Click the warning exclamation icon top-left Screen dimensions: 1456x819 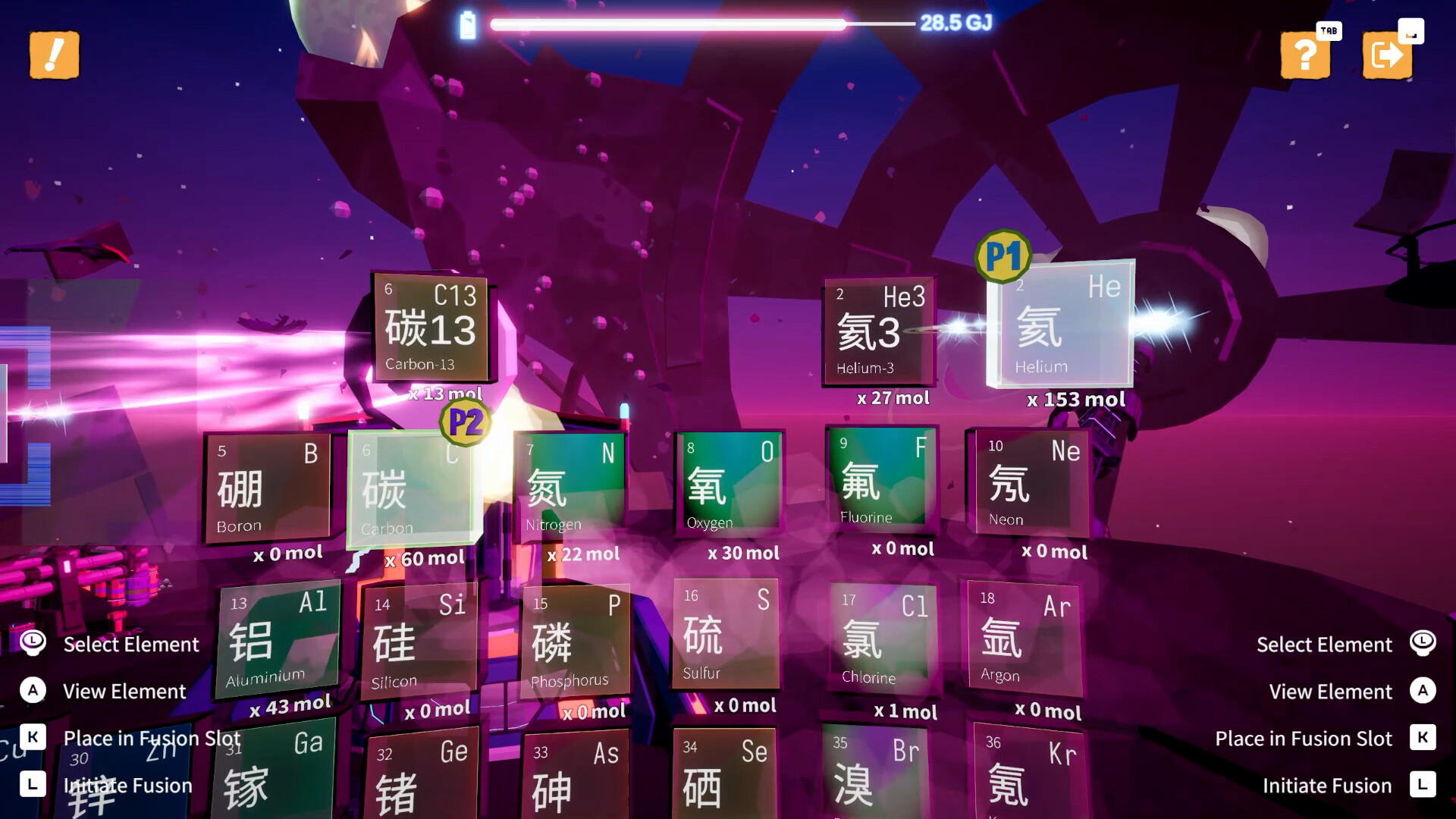click(53, 56)
